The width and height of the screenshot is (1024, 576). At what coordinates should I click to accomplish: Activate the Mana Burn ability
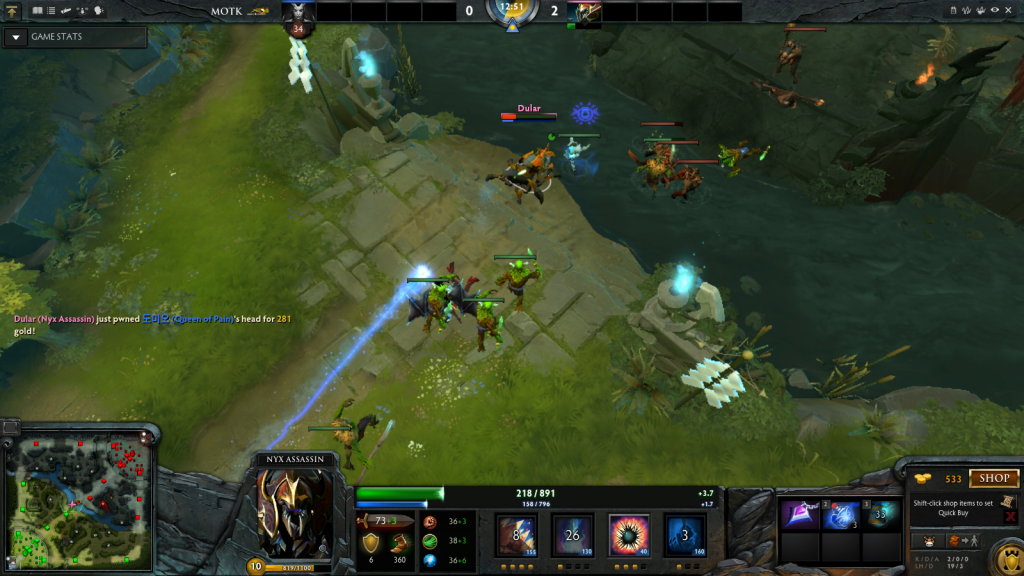573,535
